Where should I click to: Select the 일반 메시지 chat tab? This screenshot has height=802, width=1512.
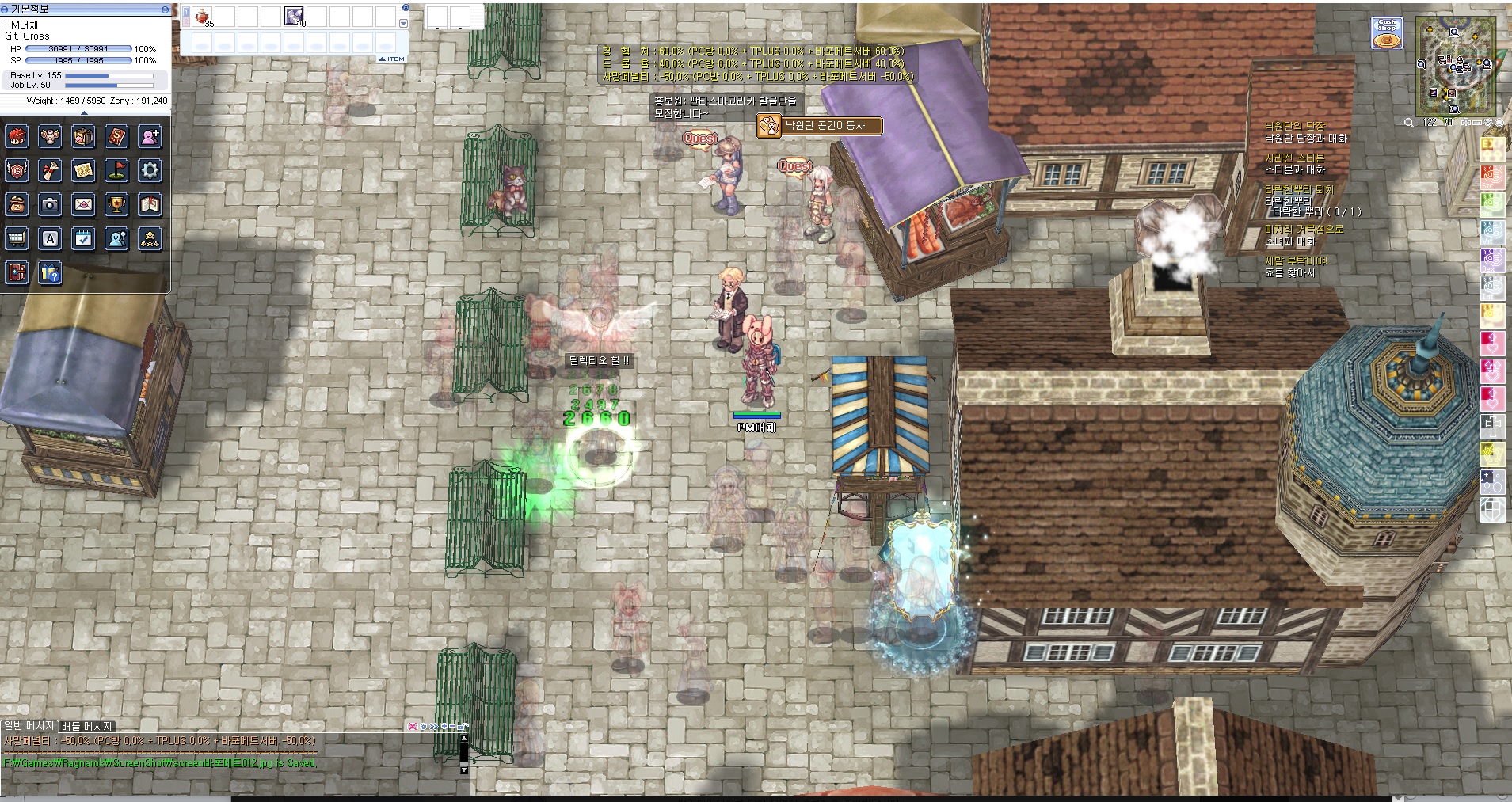click(x=29, y=726)
